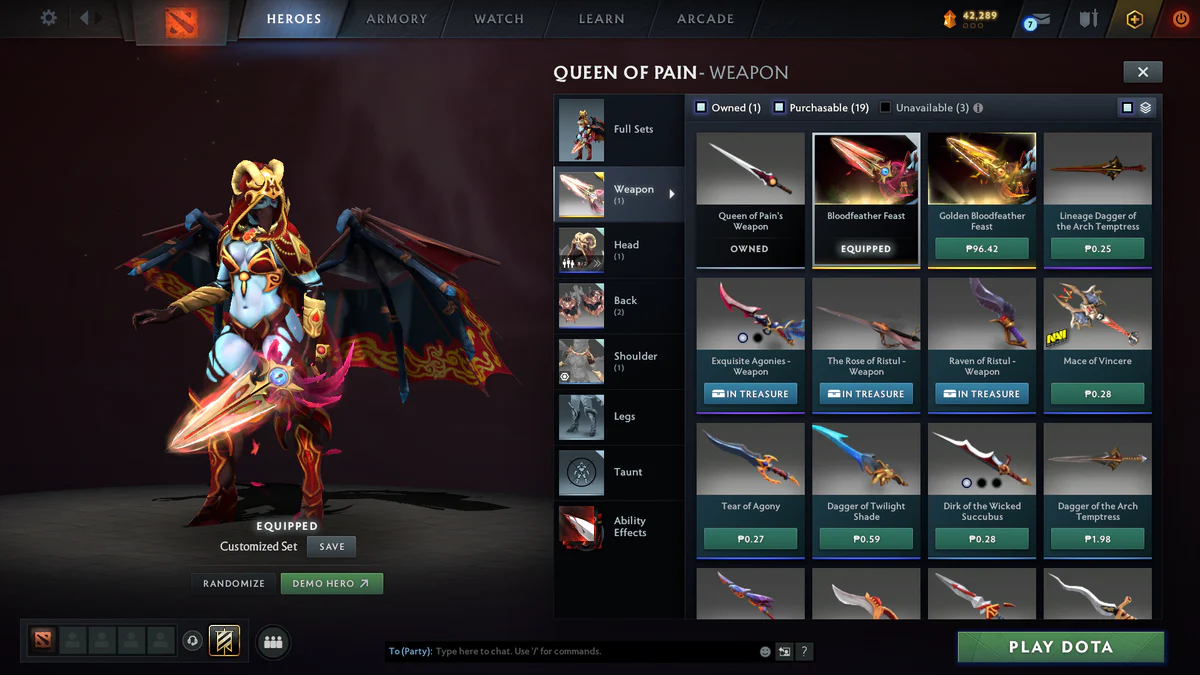
Task: Show the Ability Effects category
Action: [x=618, y=527]
